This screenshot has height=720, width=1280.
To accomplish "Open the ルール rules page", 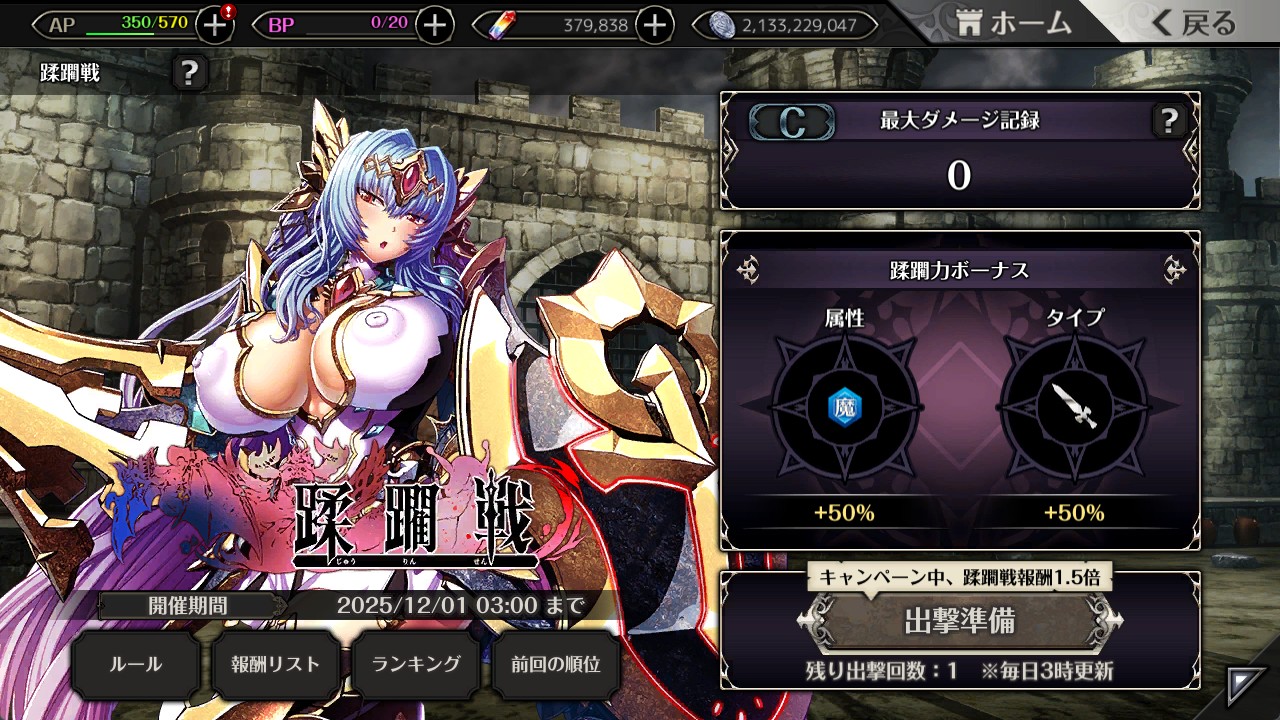I will pos(135,664).
